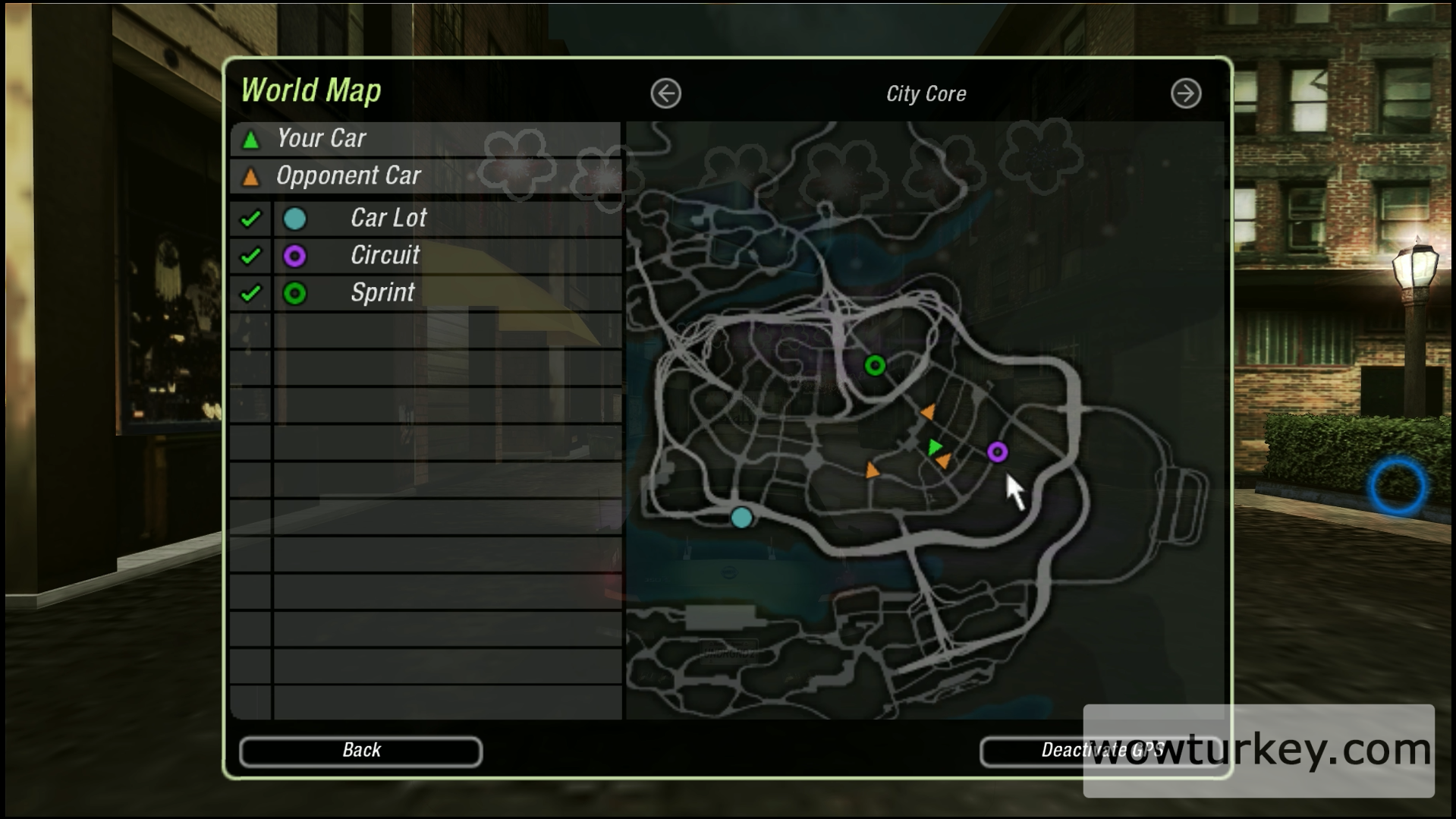Toggle the Sprint filter checkmark
Viewport: 1456px width, 819px height.
pyautogui.click(x=250, y=293)
